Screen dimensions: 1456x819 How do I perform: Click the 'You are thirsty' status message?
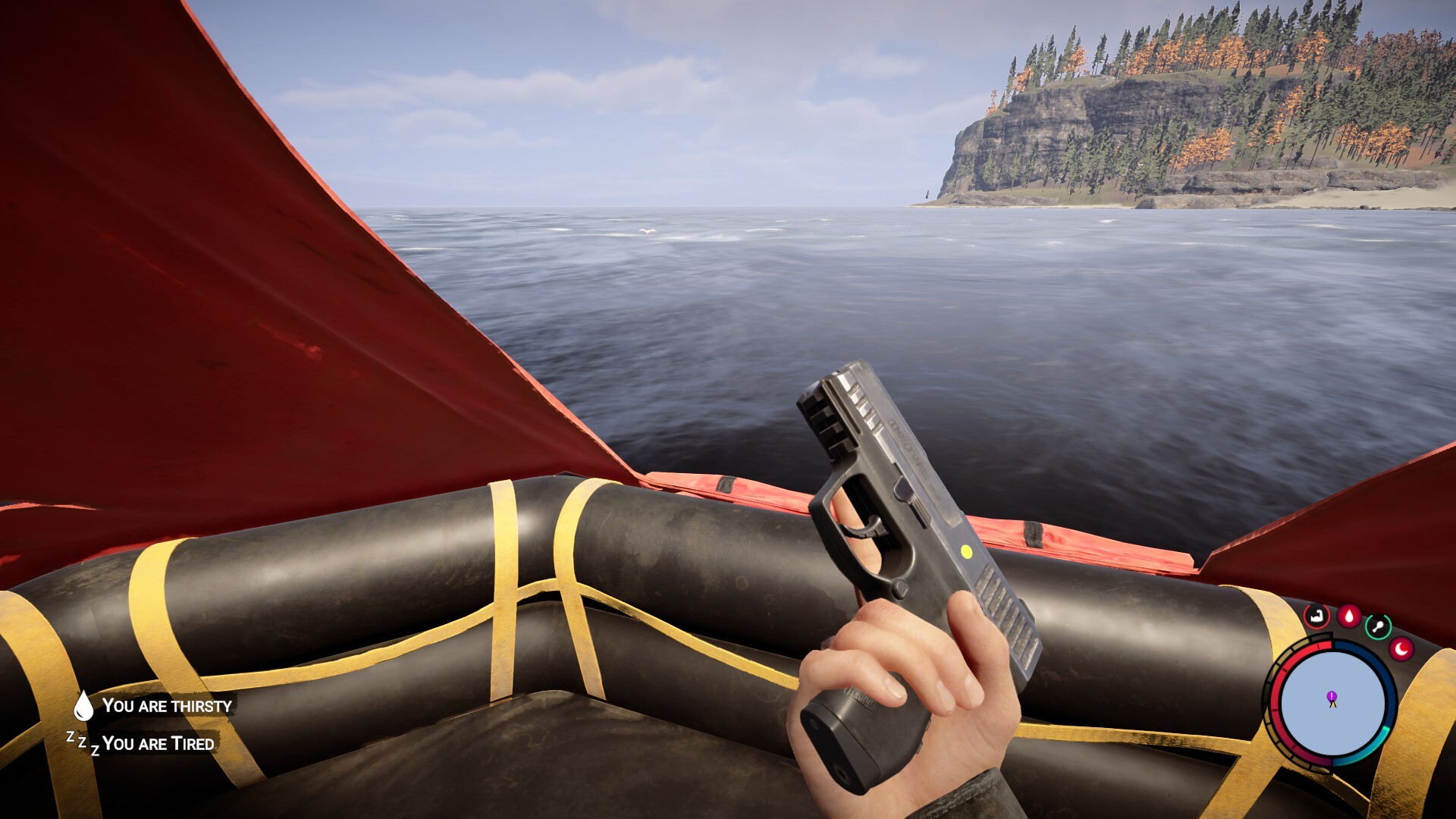click(168, 707)
